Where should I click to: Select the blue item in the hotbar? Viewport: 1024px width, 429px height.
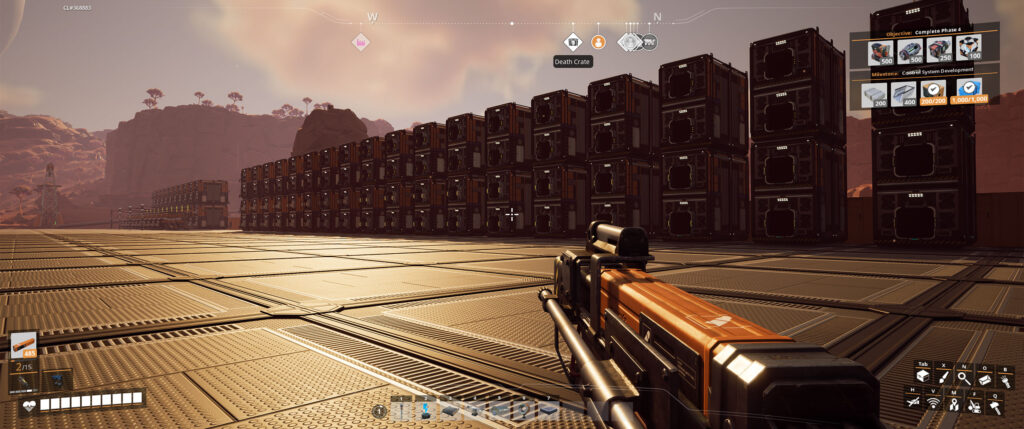(426, 409)
